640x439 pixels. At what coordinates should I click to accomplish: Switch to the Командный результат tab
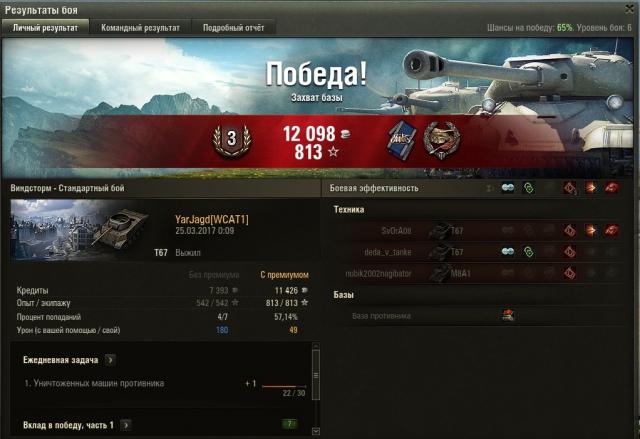[141, 28]
